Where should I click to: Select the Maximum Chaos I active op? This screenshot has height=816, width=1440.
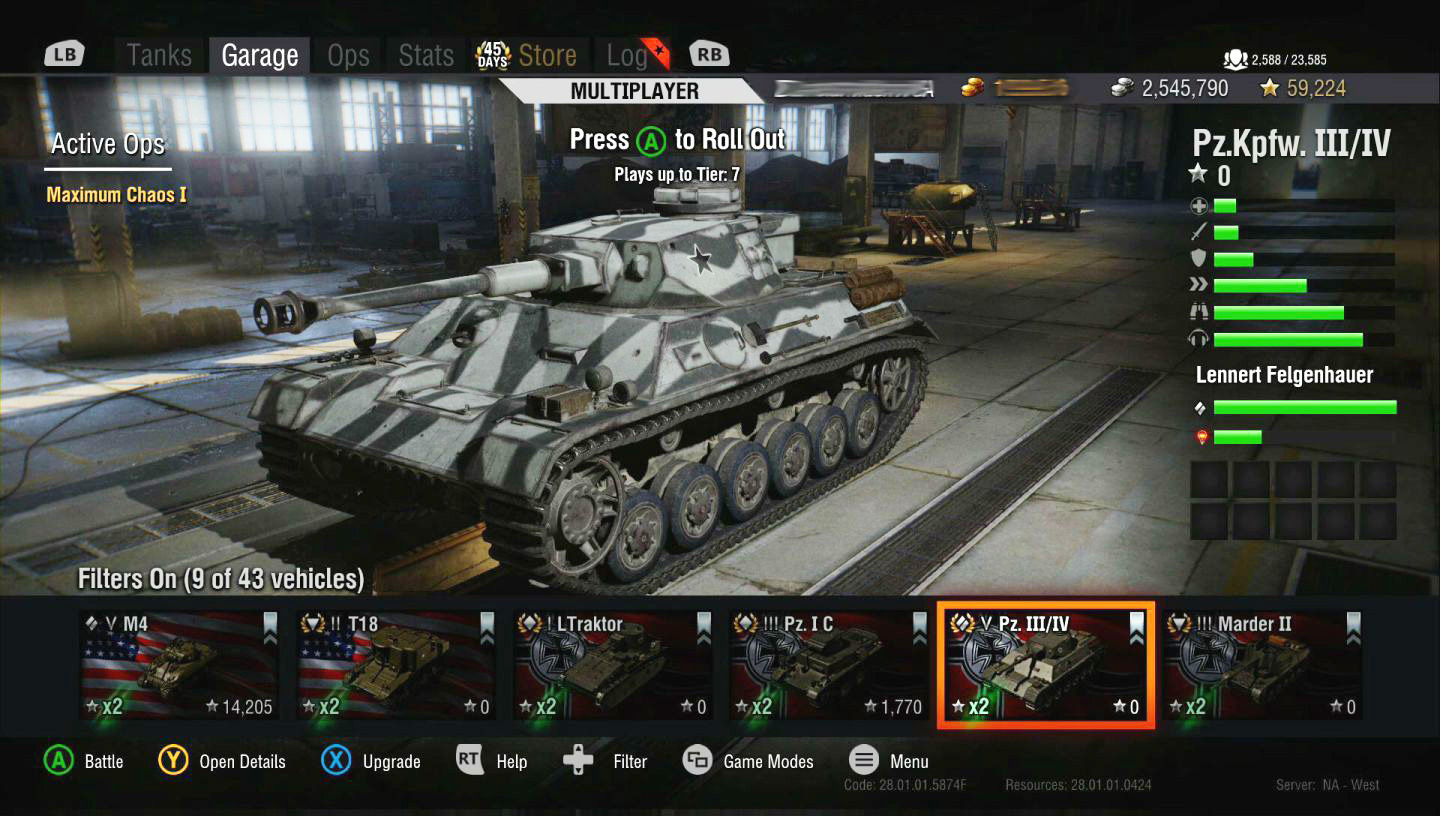(116, 195)
